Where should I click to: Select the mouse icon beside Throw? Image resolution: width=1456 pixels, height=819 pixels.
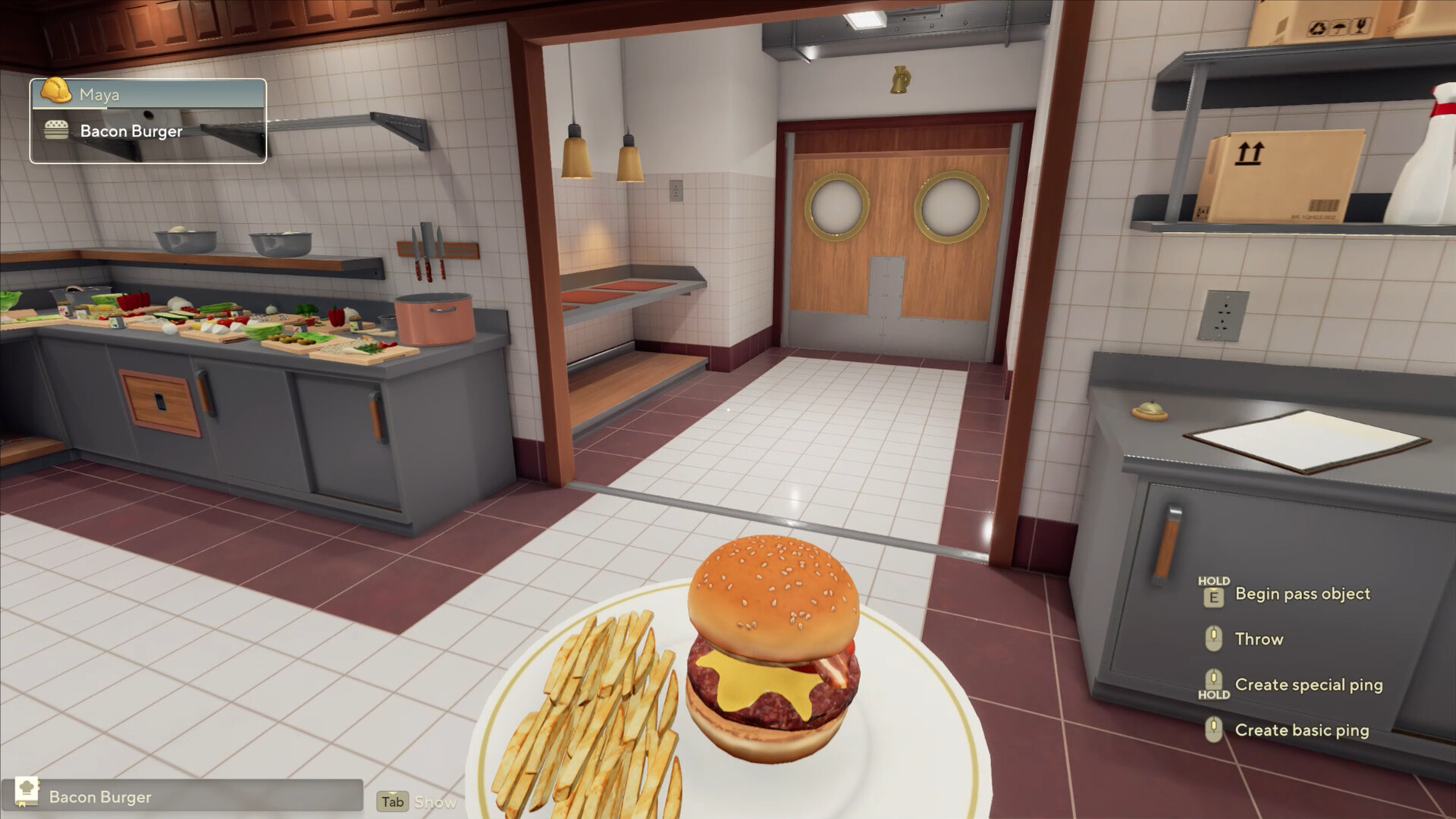click(x=1214, y=639)
